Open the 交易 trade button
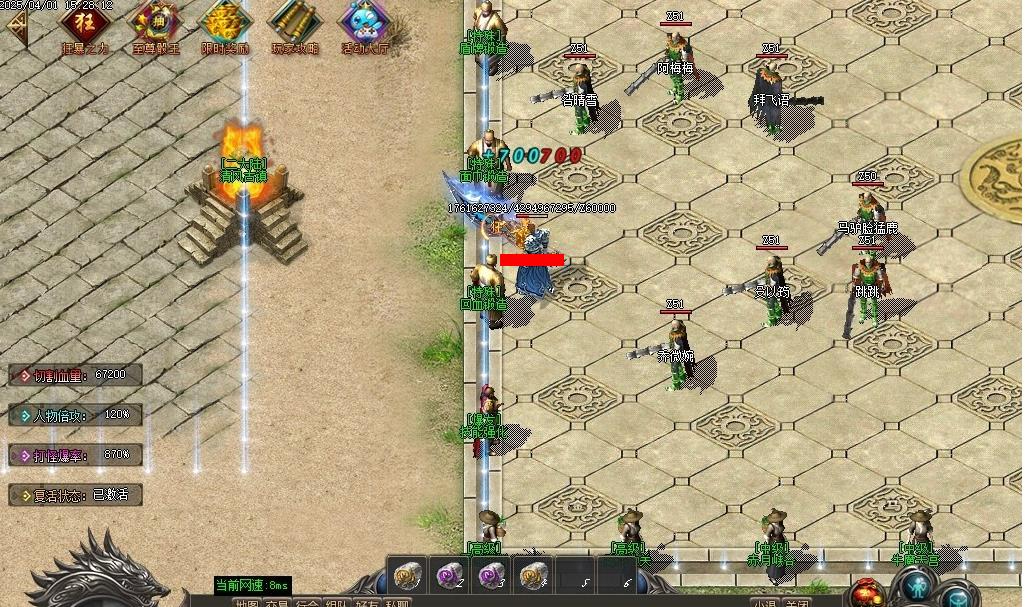The height and width of the screenshot is (607, 1029). pyautogui.click(x=277, y=602)
